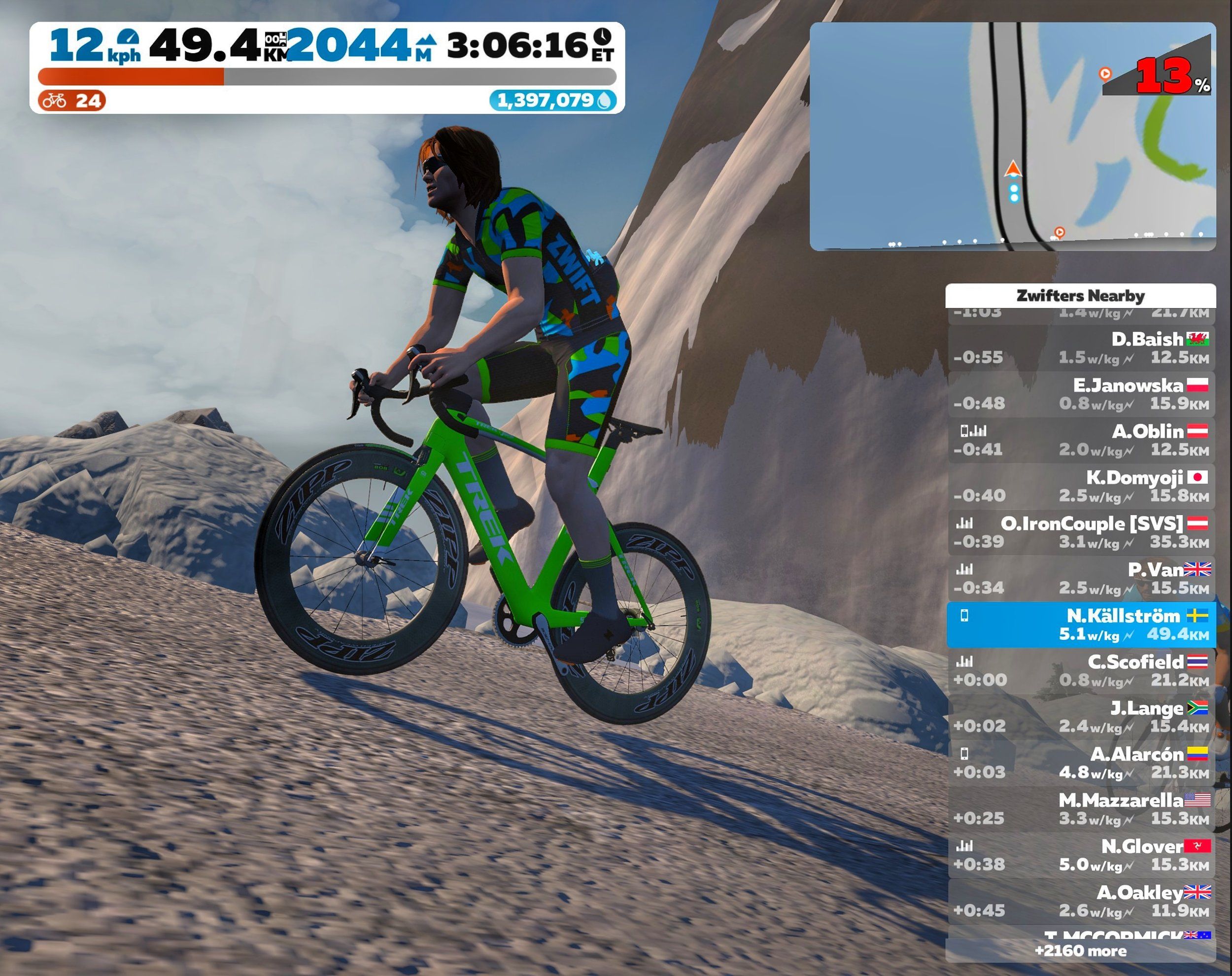Choose P.Van in the nearby list
1232x976 pixels.
1081,578
